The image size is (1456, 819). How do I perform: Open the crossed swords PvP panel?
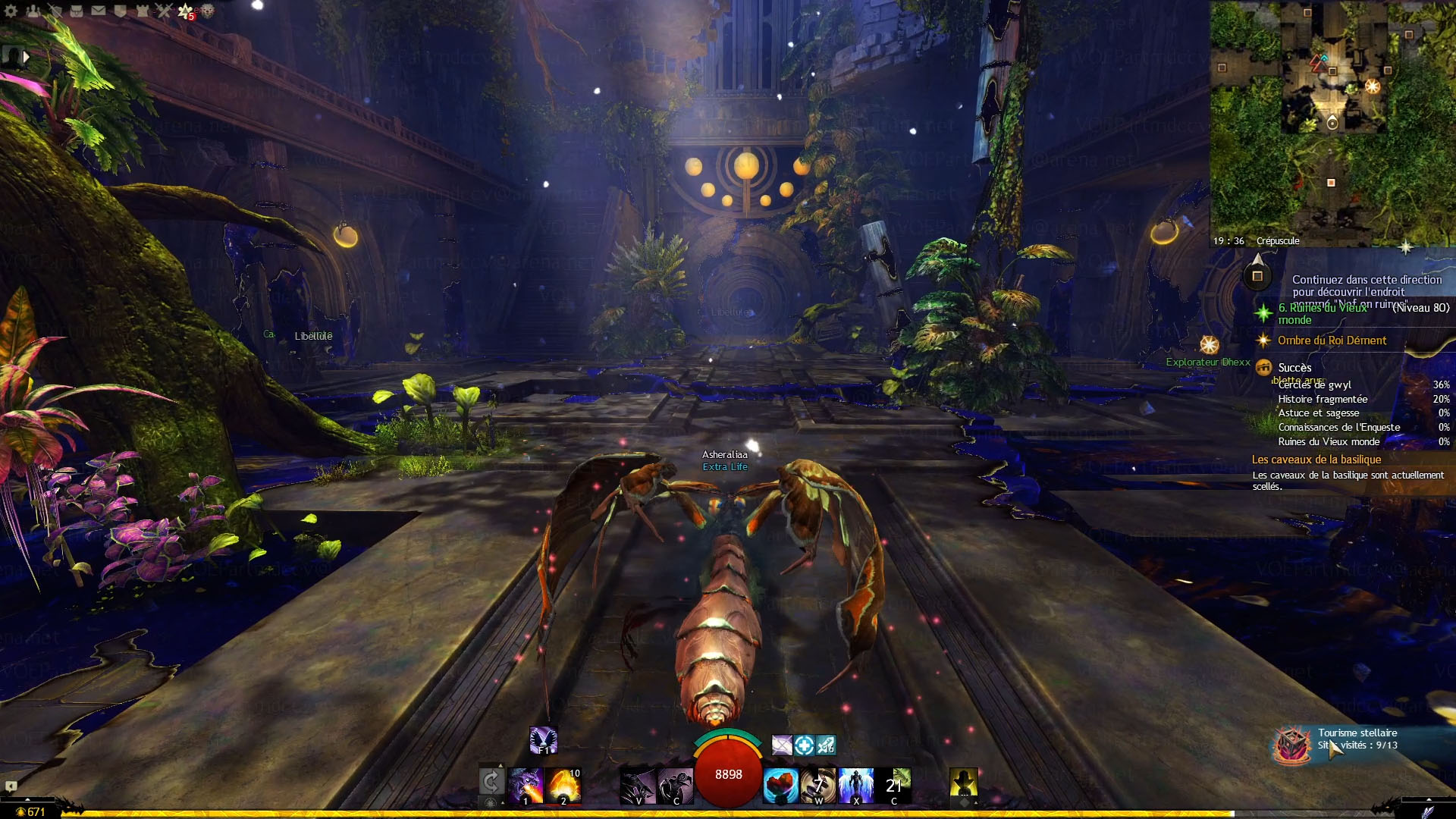coord(164,11)
